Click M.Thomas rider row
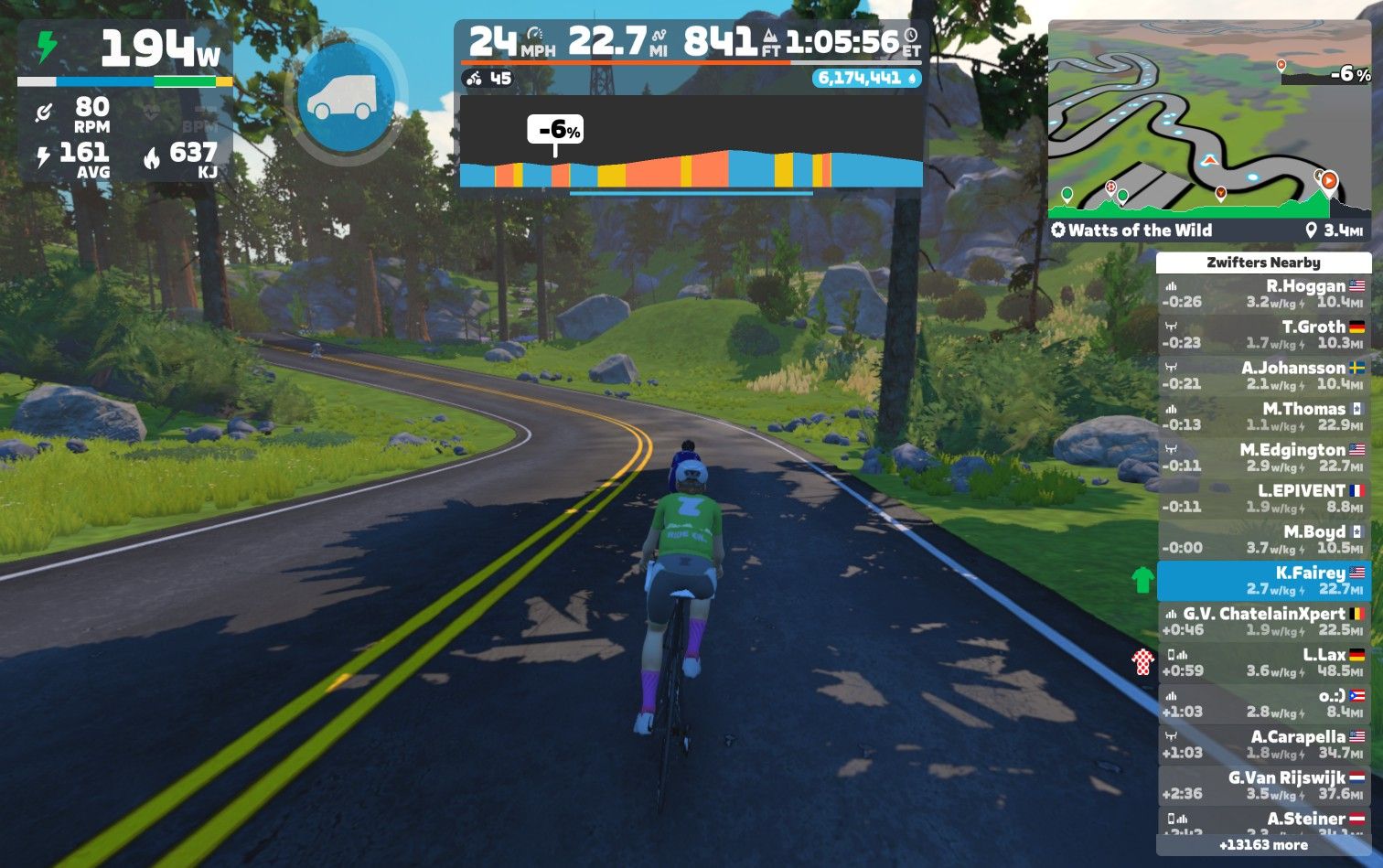The image size is (1383, 868). click(x=1263, y=417)
